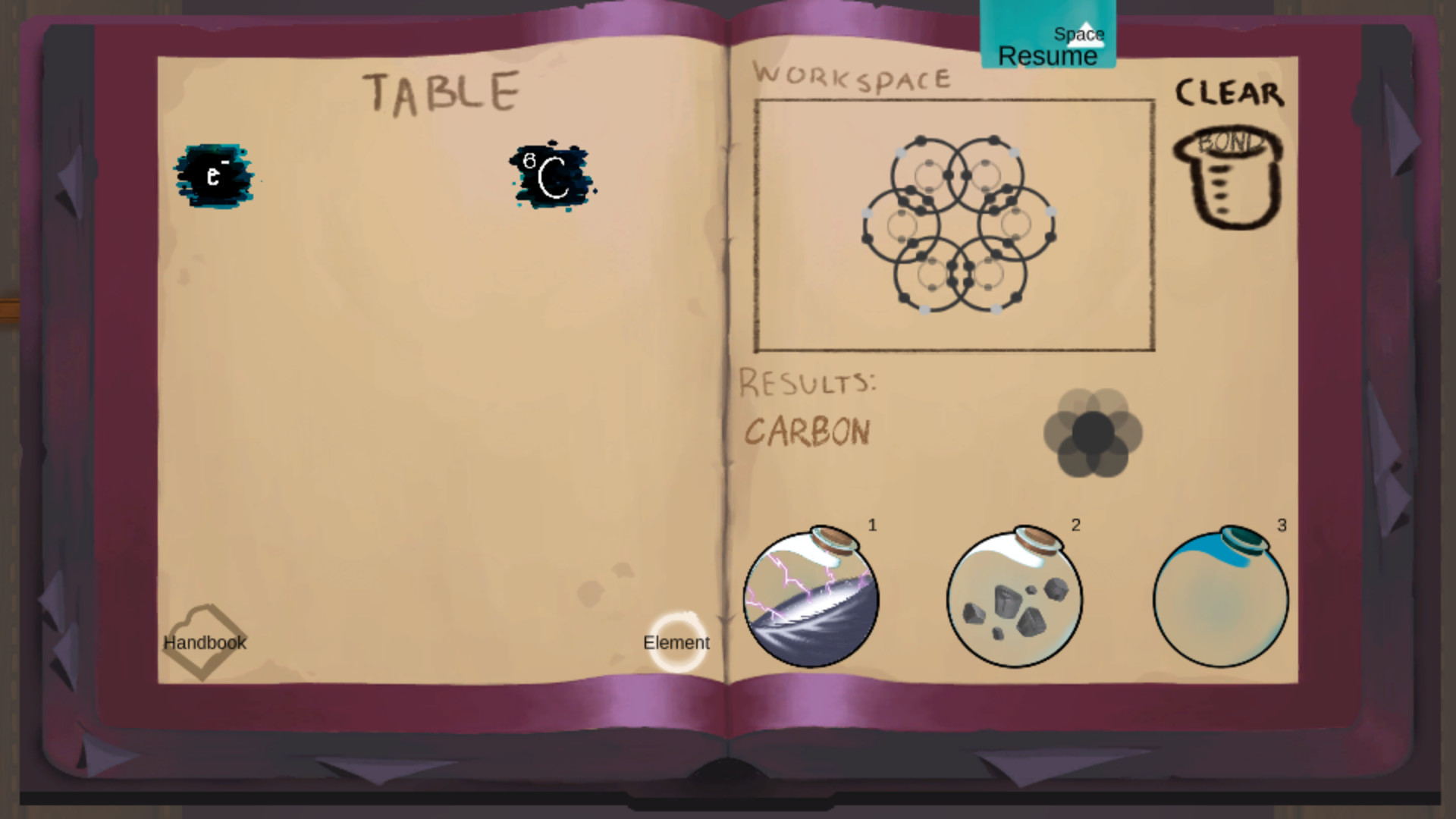Select the e⁻ electron icon on the Table
Screen dimensions: 1456x819
coord(215,175)
